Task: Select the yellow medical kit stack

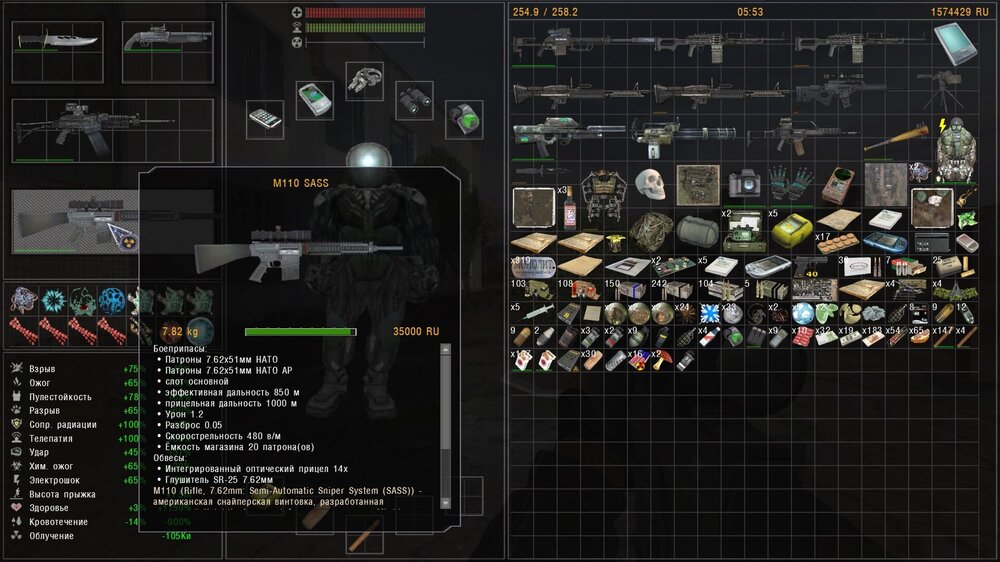Action: coord(792,229)
